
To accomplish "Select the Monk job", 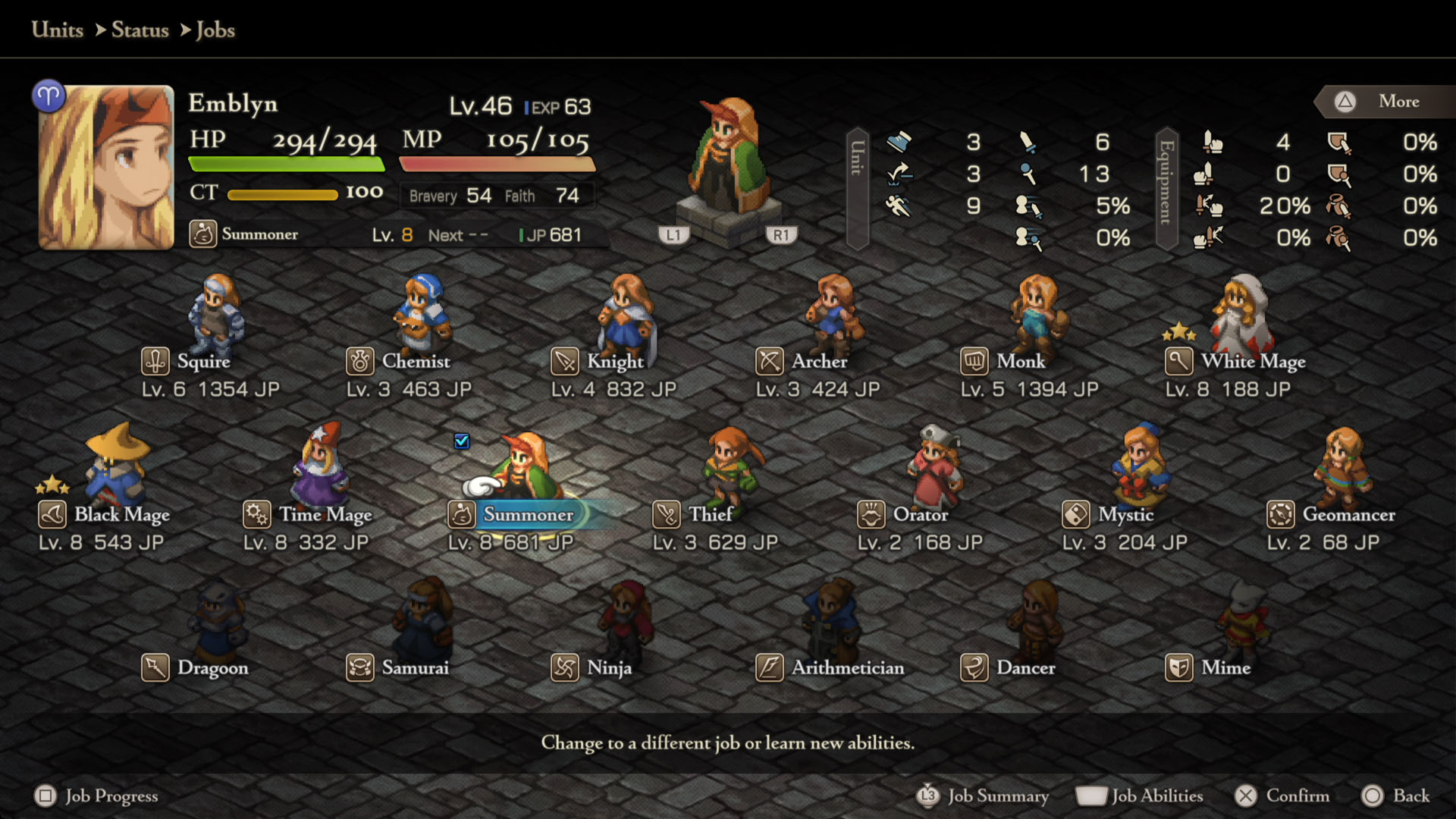I will pos(1021,361).
